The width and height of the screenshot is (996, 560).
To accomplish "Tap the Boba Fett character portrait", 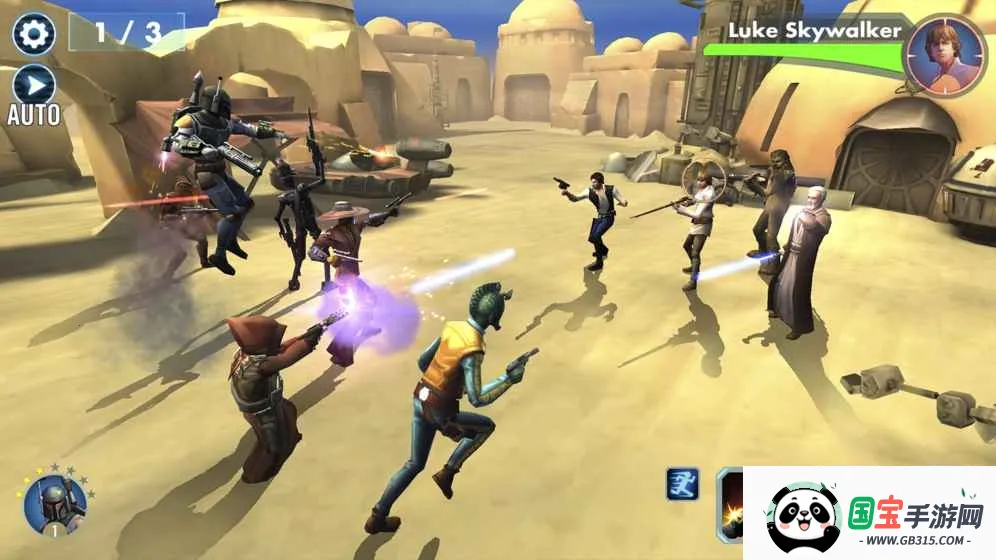I will [x=55, y=503].
